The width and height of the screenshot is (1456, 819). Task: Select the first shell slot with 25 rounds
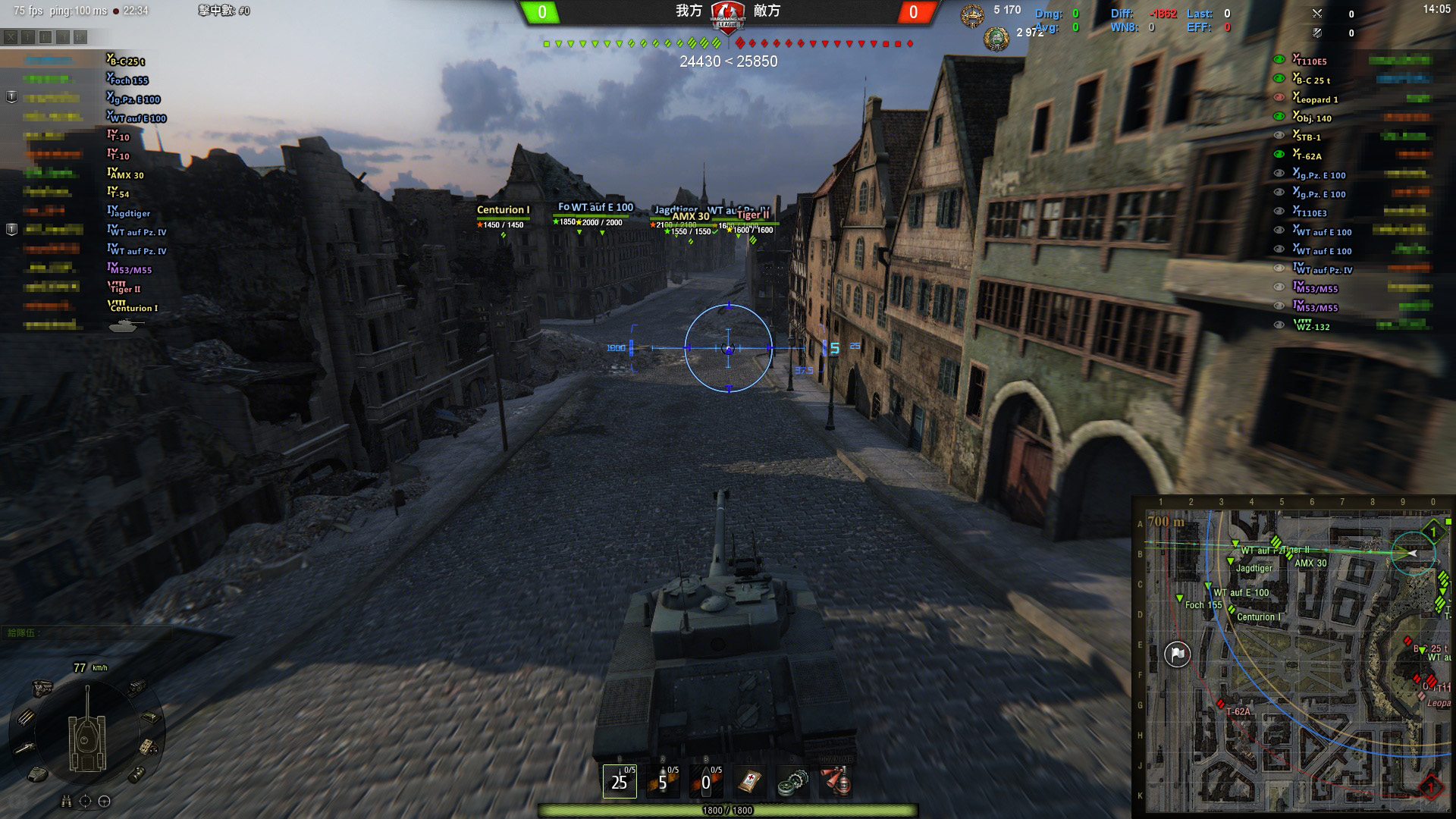(619, 781)
